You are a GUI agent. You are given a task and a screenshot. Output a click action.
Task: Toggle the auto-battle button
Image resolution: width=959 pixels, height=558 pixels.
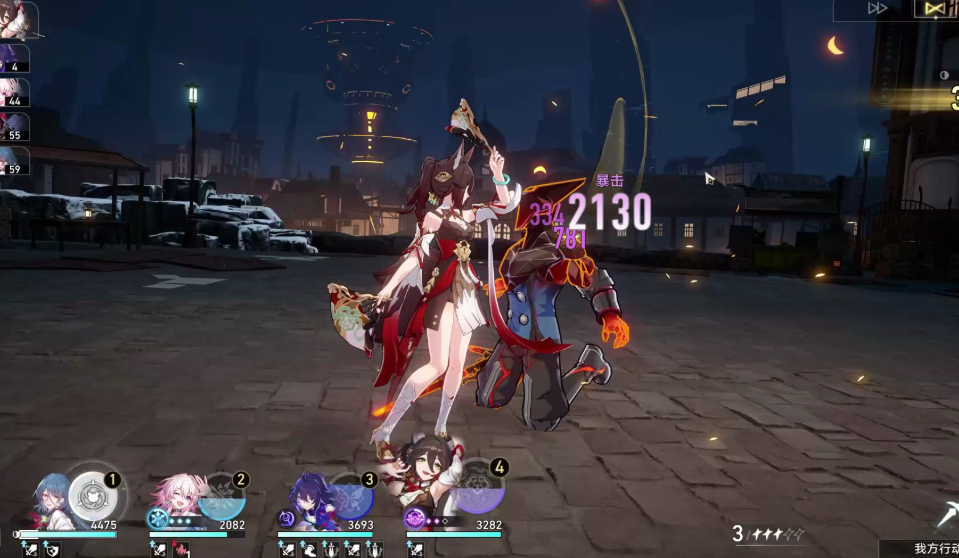[x=936, y=8]
